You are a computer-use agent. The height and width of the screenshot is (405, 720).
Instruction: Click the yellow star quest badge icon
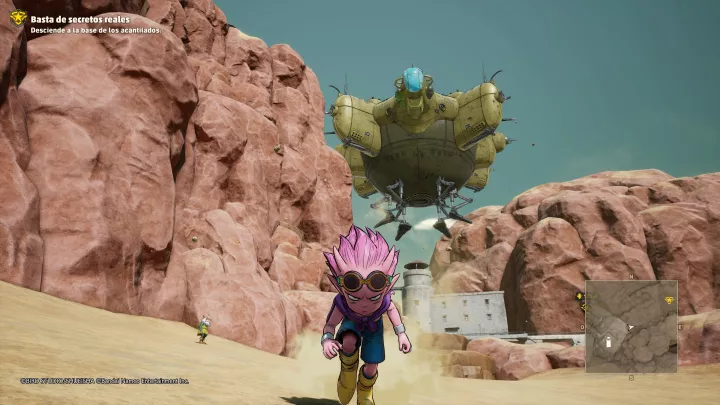click(x=17, y=18)
